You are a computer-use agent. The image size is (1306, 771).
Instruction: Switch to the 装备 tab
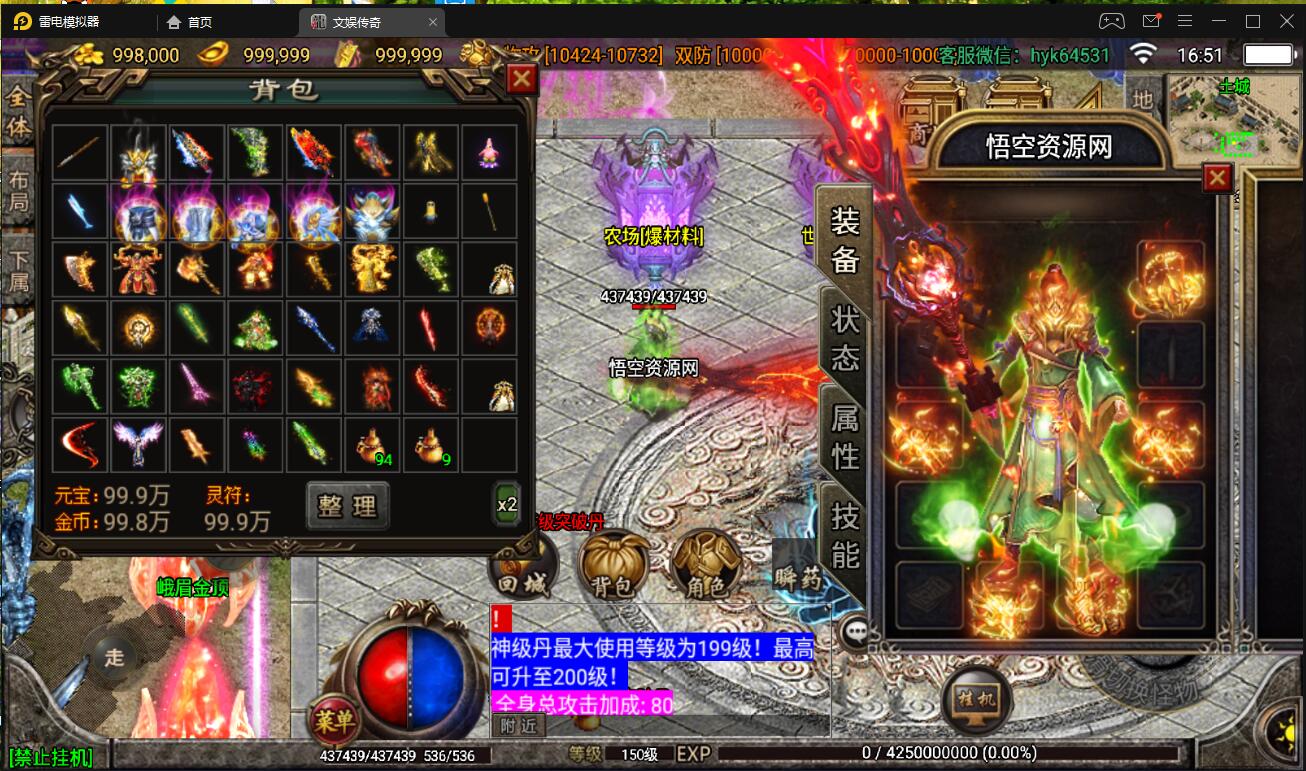(x=845, y=239)
